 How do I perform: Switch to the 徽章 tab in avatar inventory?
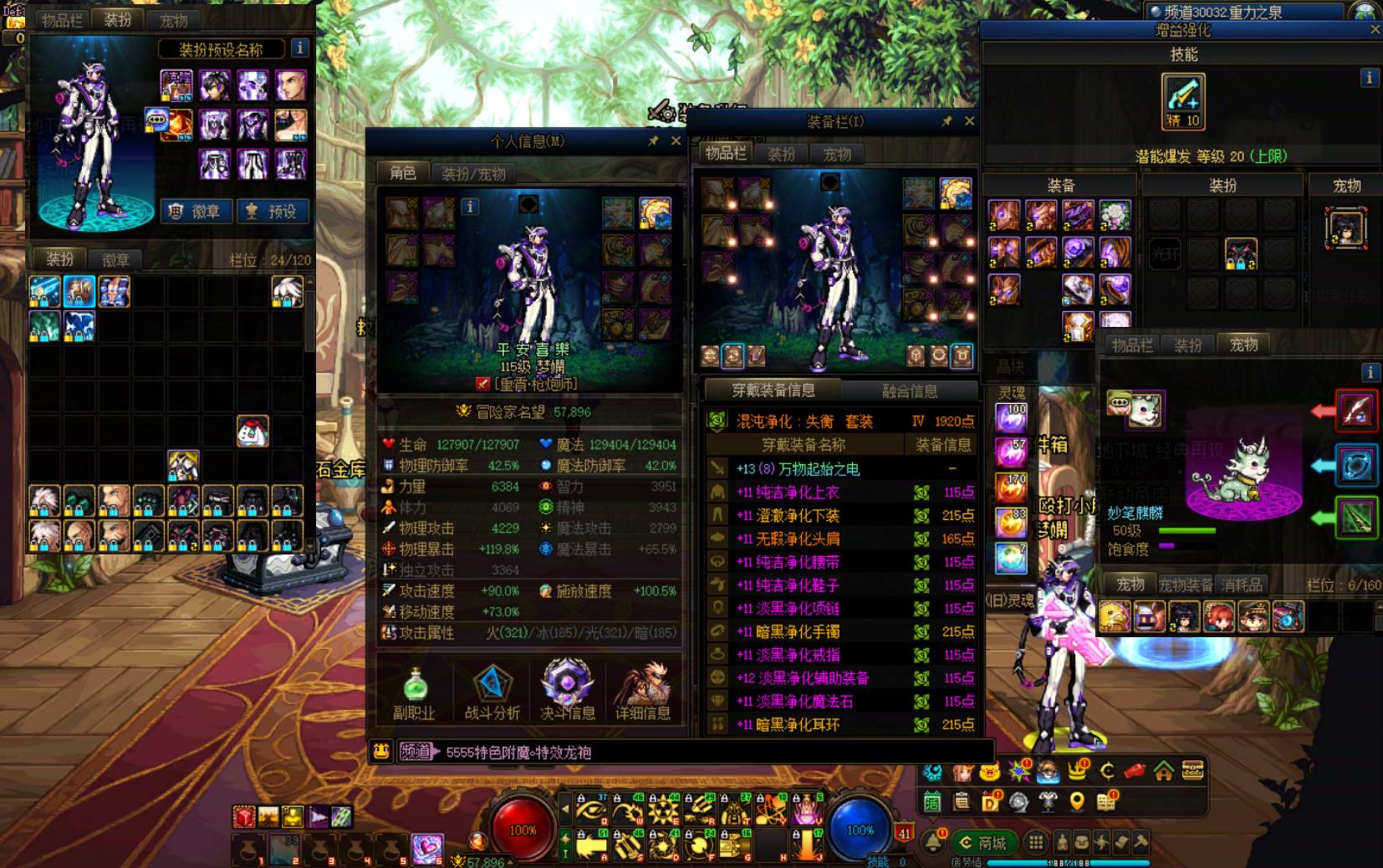tap(115, 260)
